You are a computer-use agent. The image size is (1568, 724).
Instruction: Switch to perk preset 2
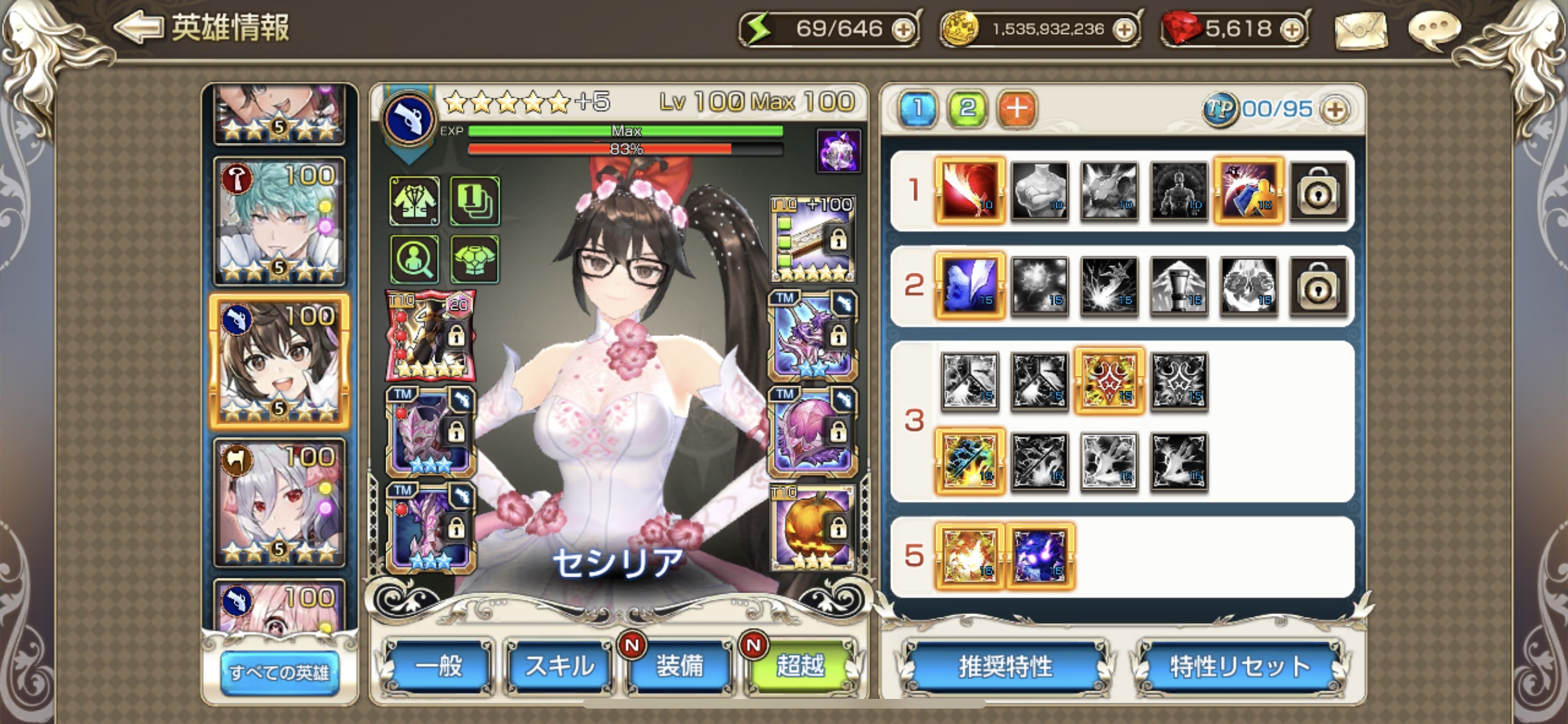point(967,109)
